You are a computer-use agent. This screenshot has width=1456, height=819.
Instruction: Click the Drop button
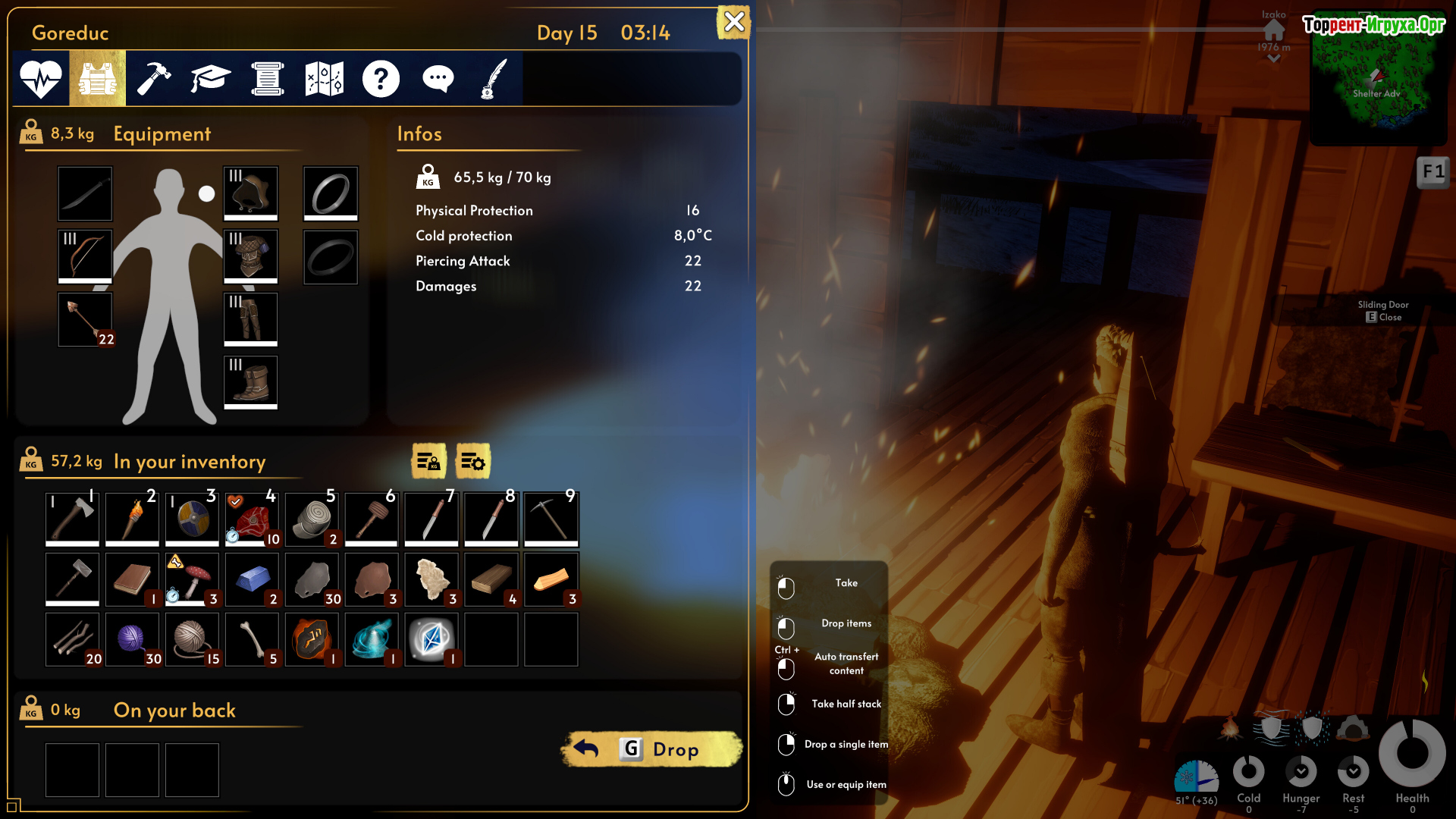click(652, 749)
